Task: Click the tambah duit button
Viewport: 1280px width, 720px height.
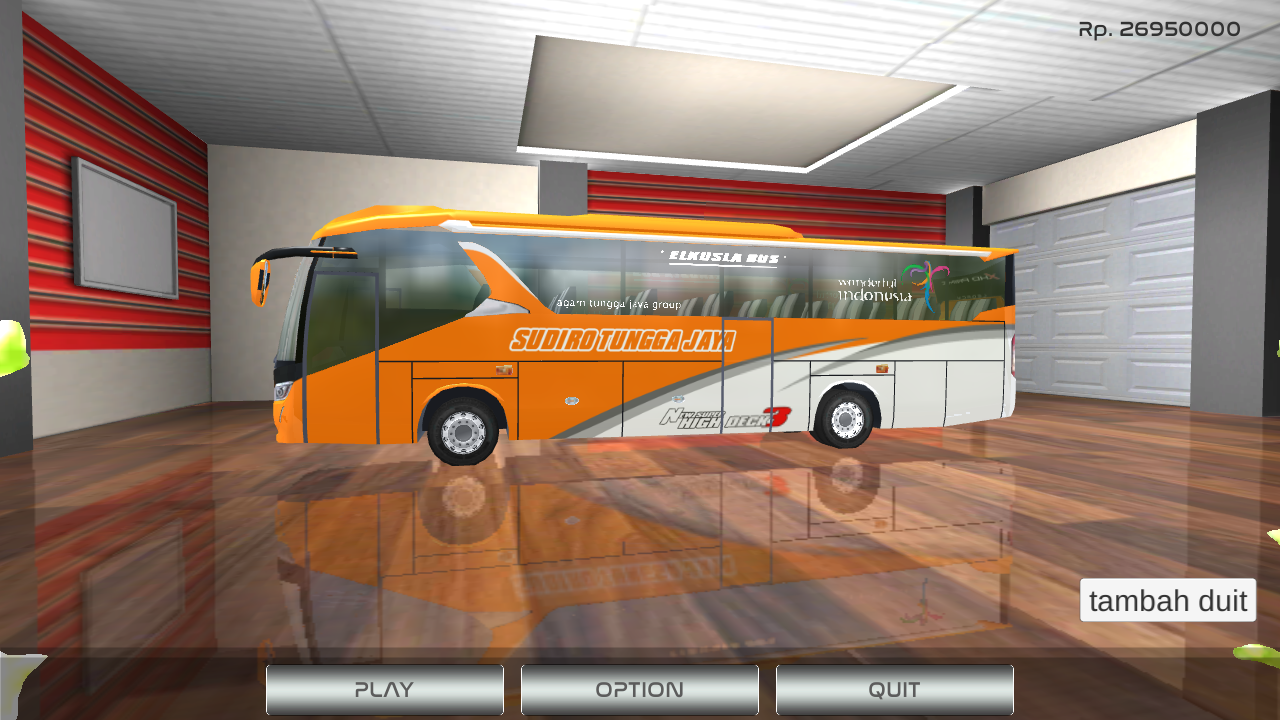Action: [x=1167, y=600]
